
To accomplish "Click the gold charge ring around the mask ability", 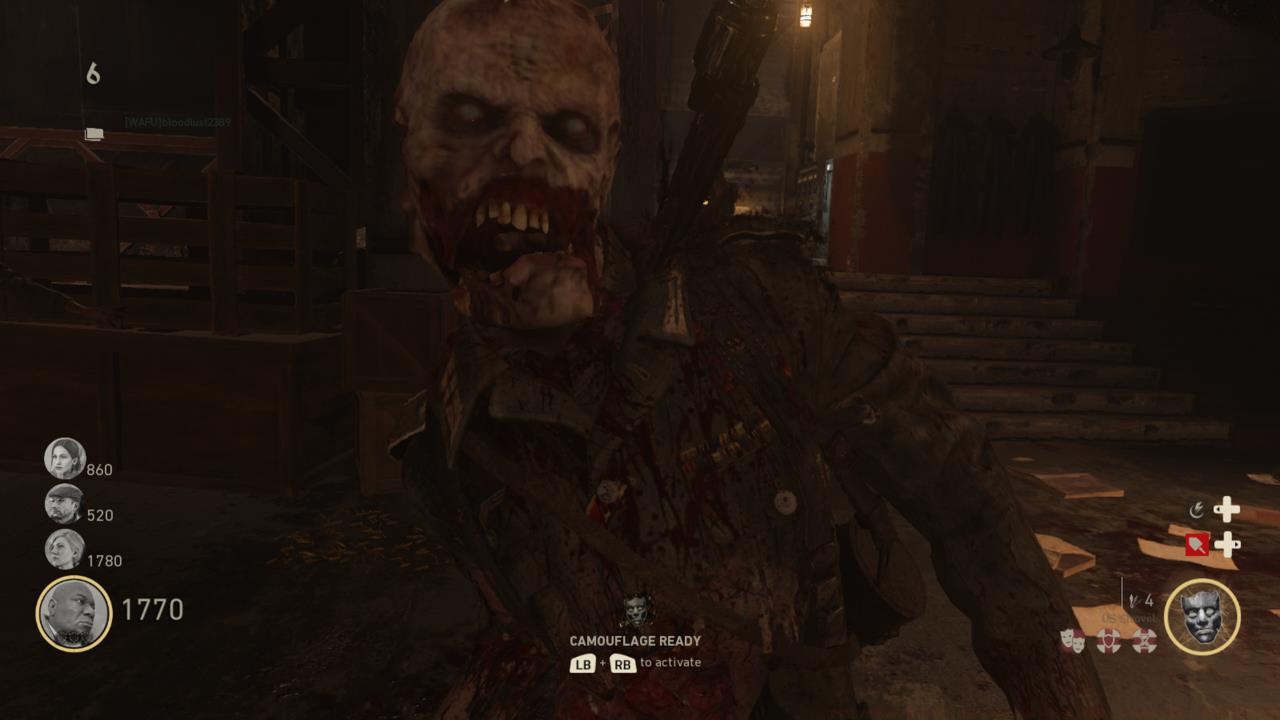I will coord(1201,580).
